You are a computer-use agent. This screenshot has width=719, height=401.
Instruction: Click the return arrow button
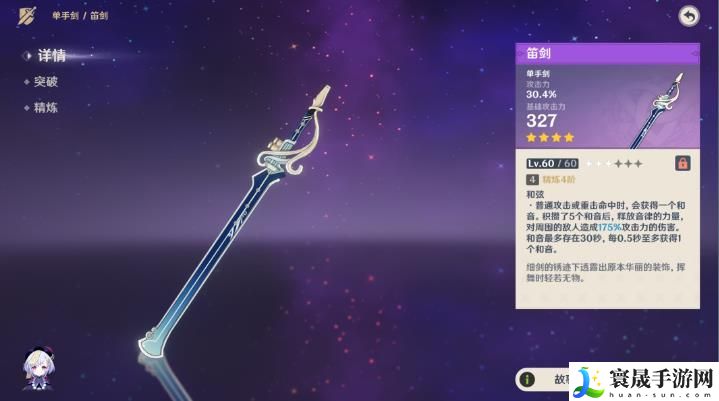[x=688, y=15]
